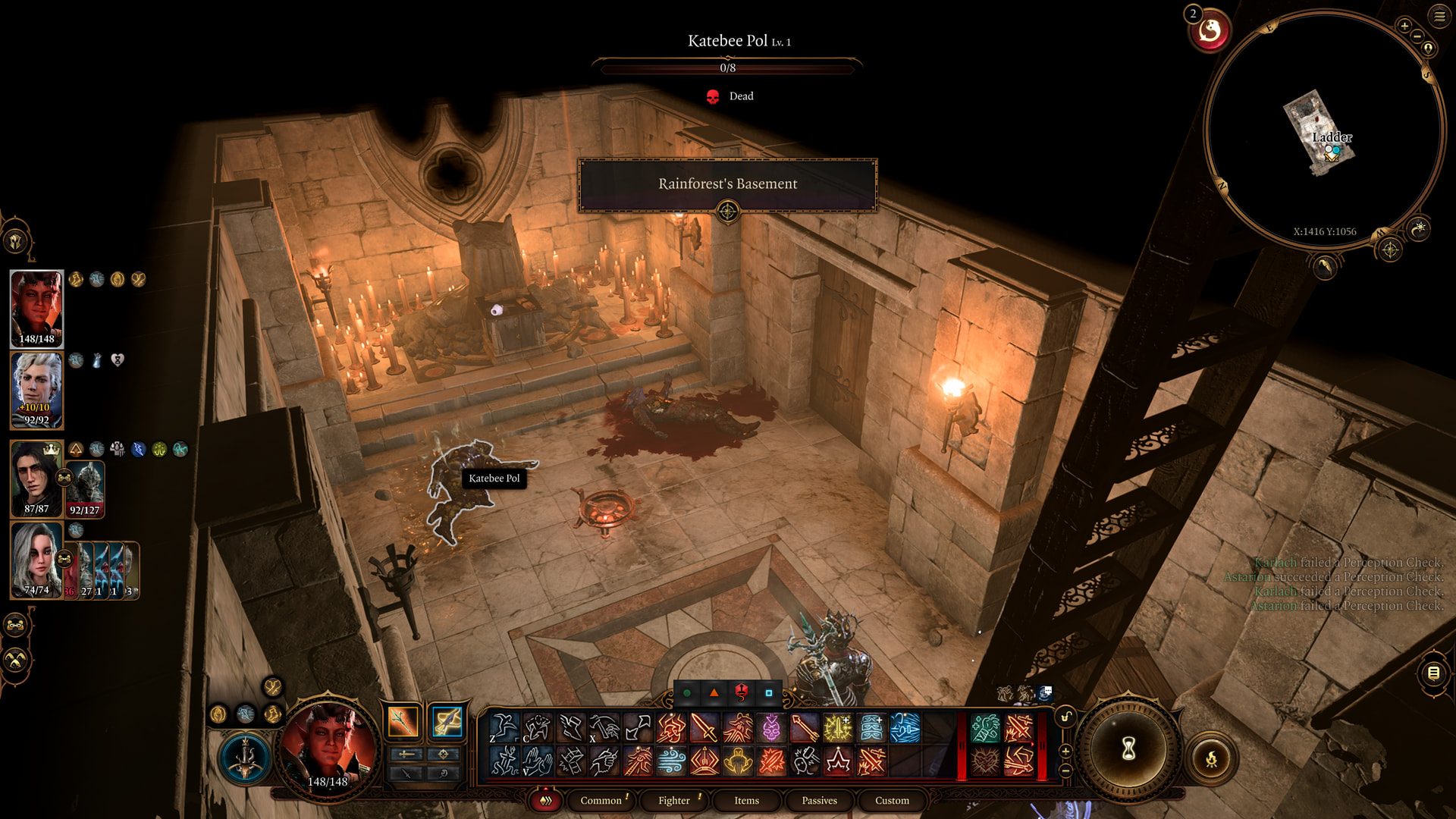The width and height of the screenshot is (1456, 819).
Task: Open the main menu hamburger button
Action: 1439,16
